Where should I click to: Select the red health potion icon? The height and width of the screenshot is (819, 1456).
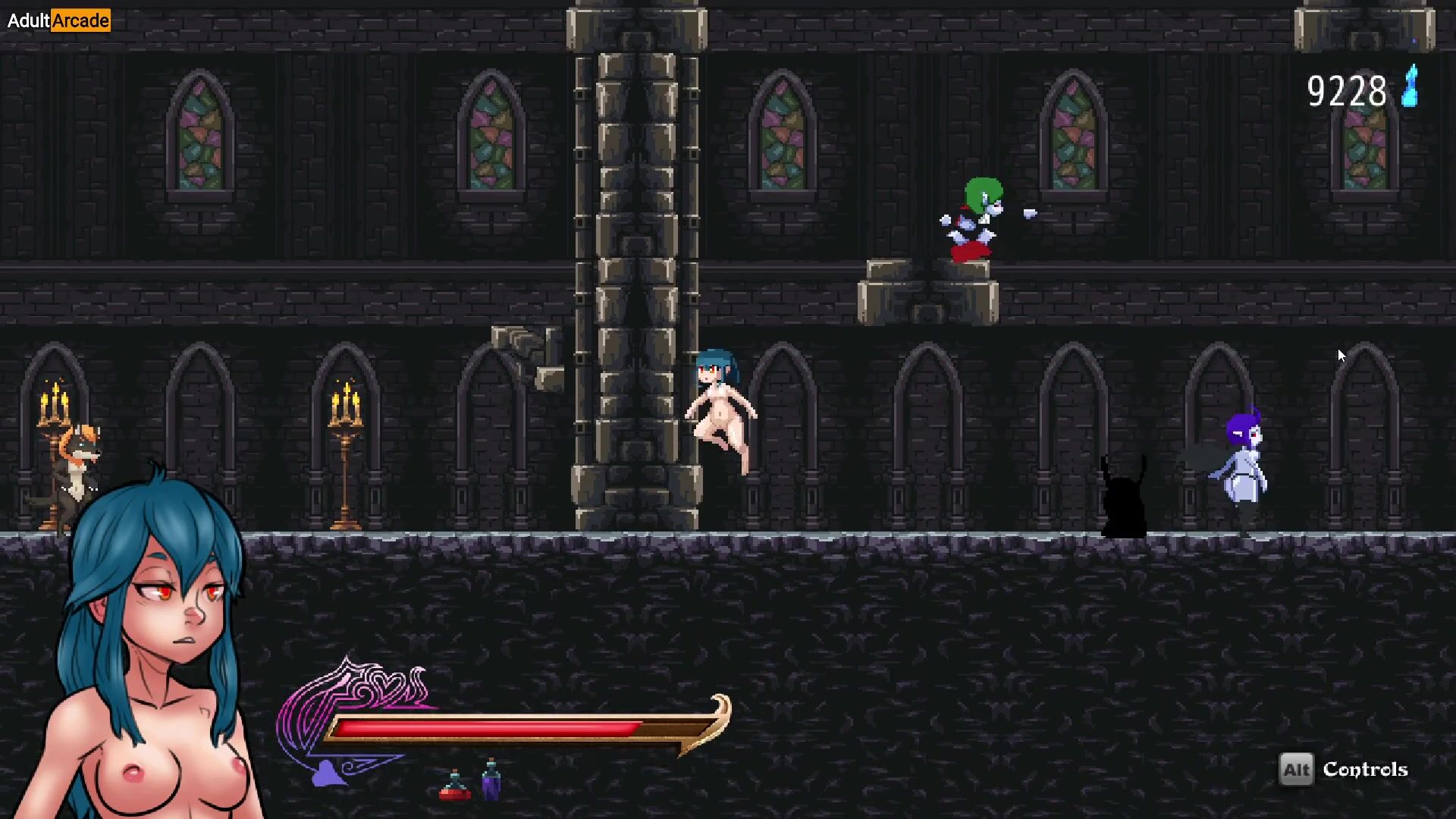[x=455, y=786]
